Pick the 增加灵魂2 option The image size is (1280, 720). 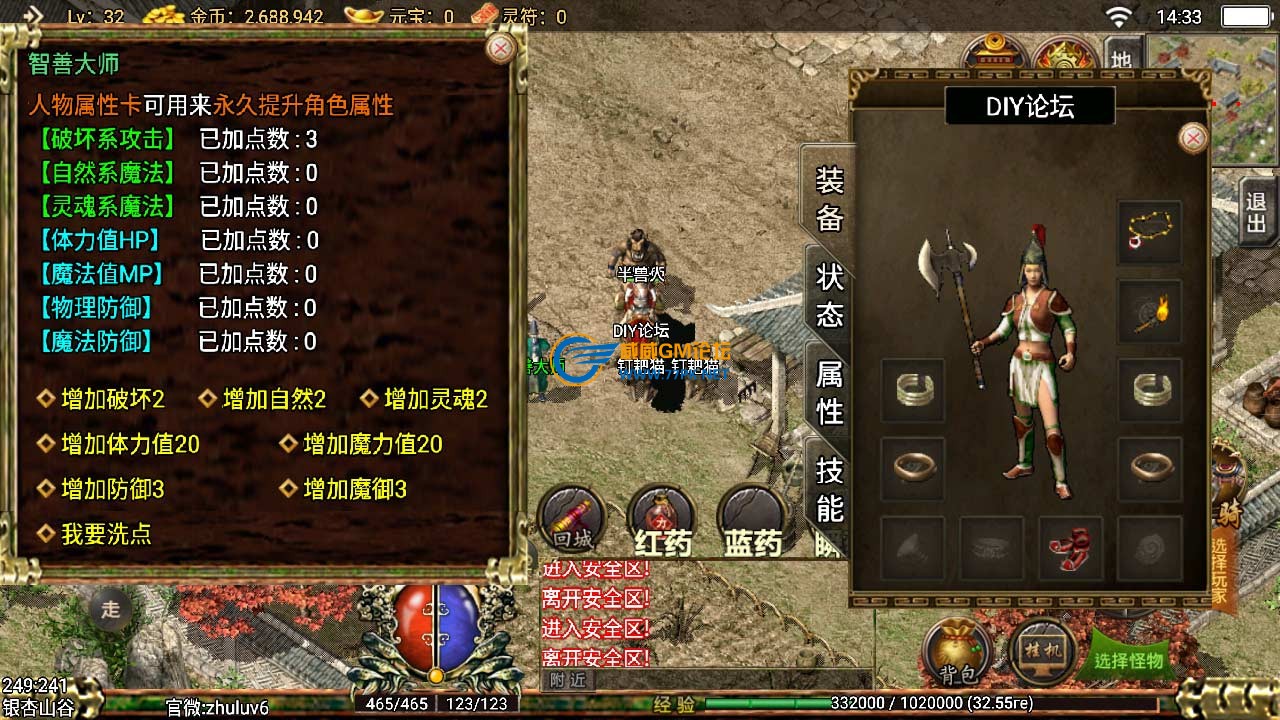[x=435, y=400]
